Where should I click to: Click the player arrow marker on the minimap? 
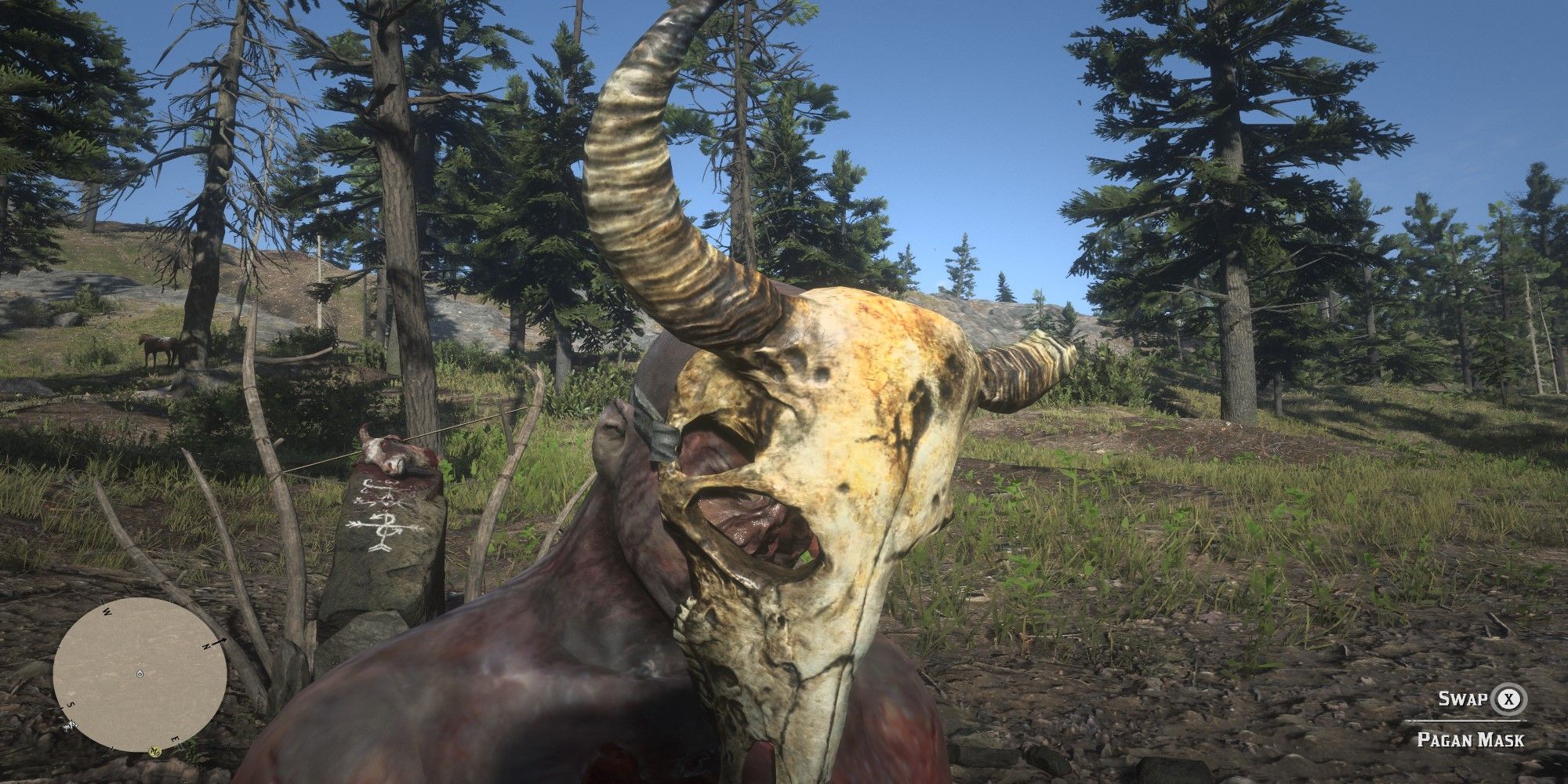tap(140, 673)
